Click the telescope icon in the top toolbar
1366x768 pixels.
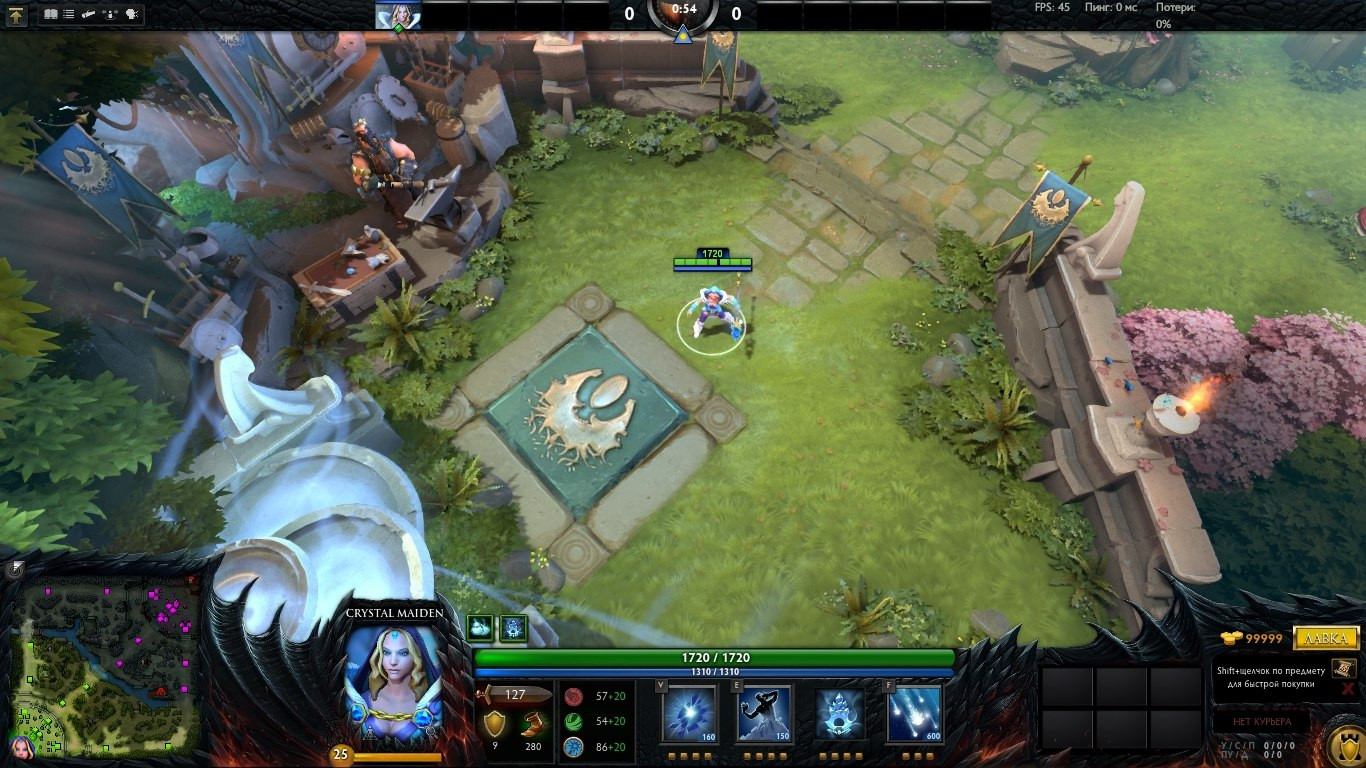pos(89,15)
